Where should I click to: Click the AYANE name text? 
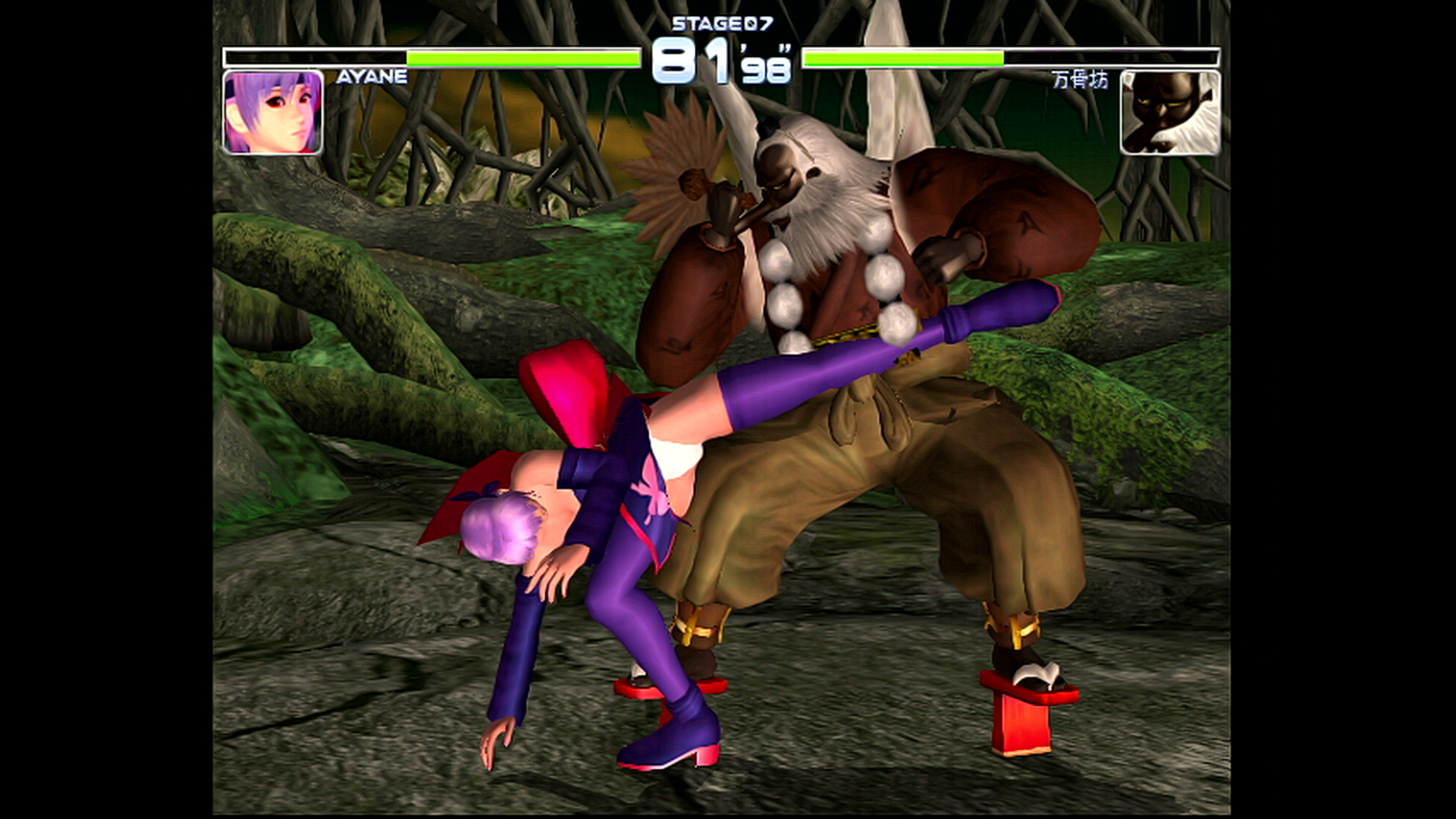(x=373, y=76)
